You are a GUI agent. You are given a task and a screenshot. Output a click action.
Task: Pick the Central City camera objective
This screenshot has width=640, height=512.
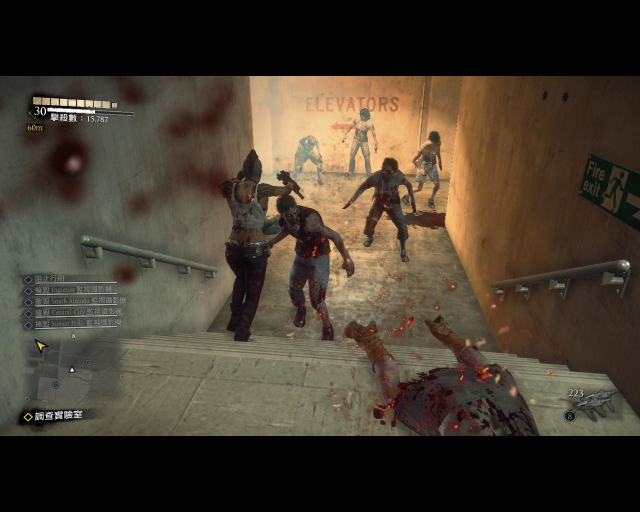tap(73, 313)
